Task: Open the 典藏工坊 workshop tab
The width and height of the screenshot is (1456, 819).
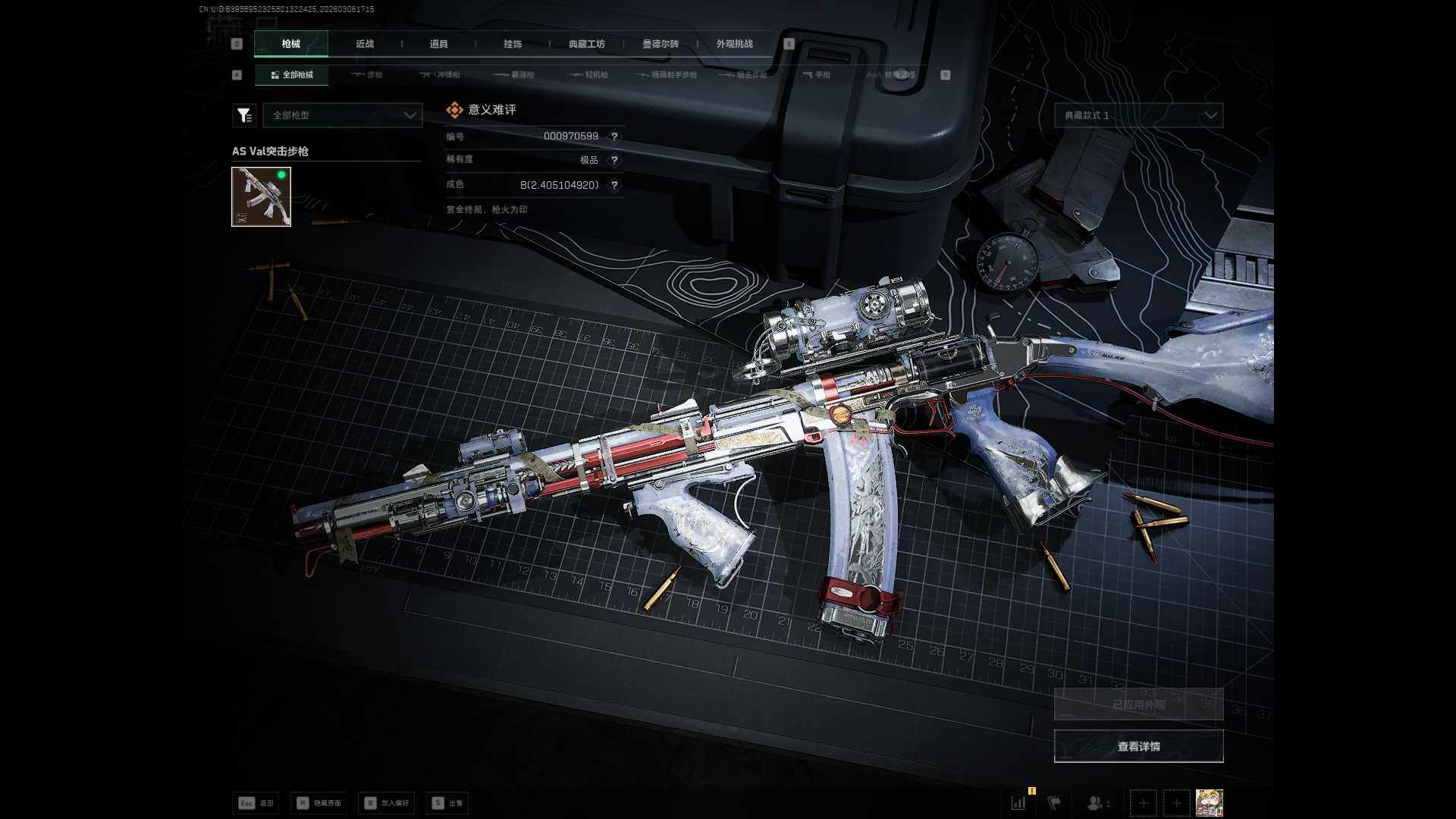Action: pyautogui.click(x=587, y=44)
